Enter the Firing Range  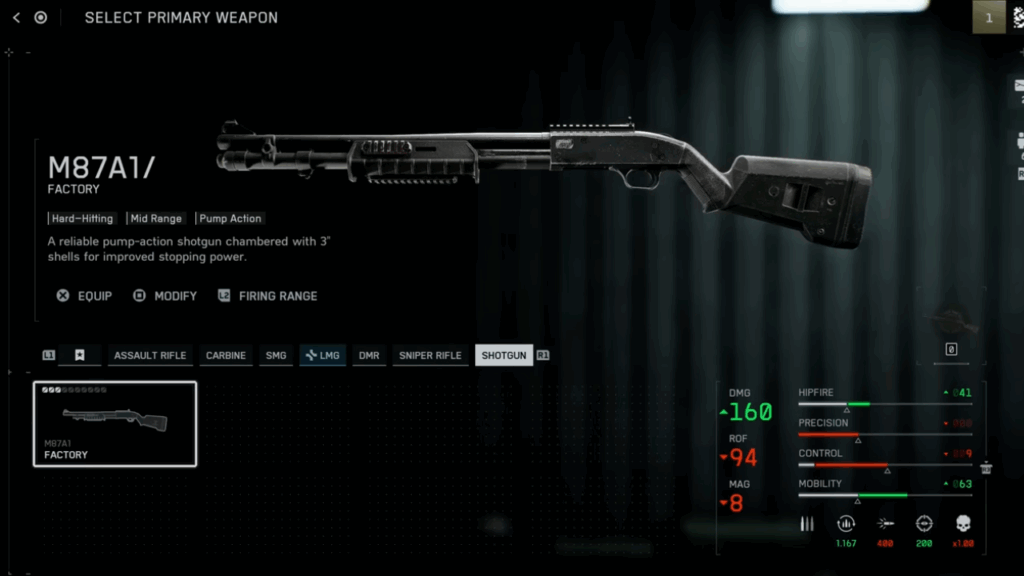coord(267,296)
